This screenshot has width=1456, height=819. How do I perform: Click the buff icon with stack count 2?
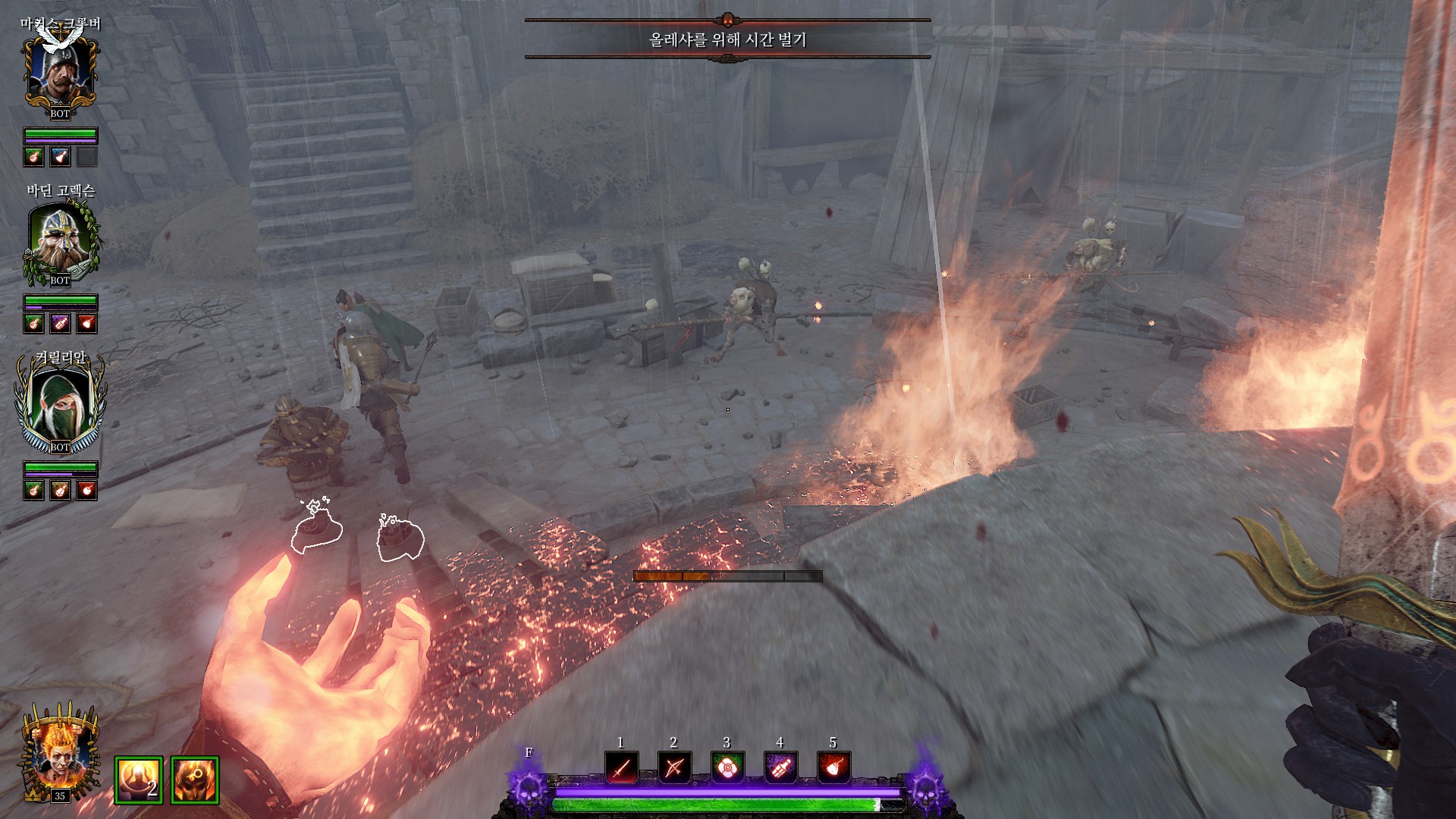[139, 780]
